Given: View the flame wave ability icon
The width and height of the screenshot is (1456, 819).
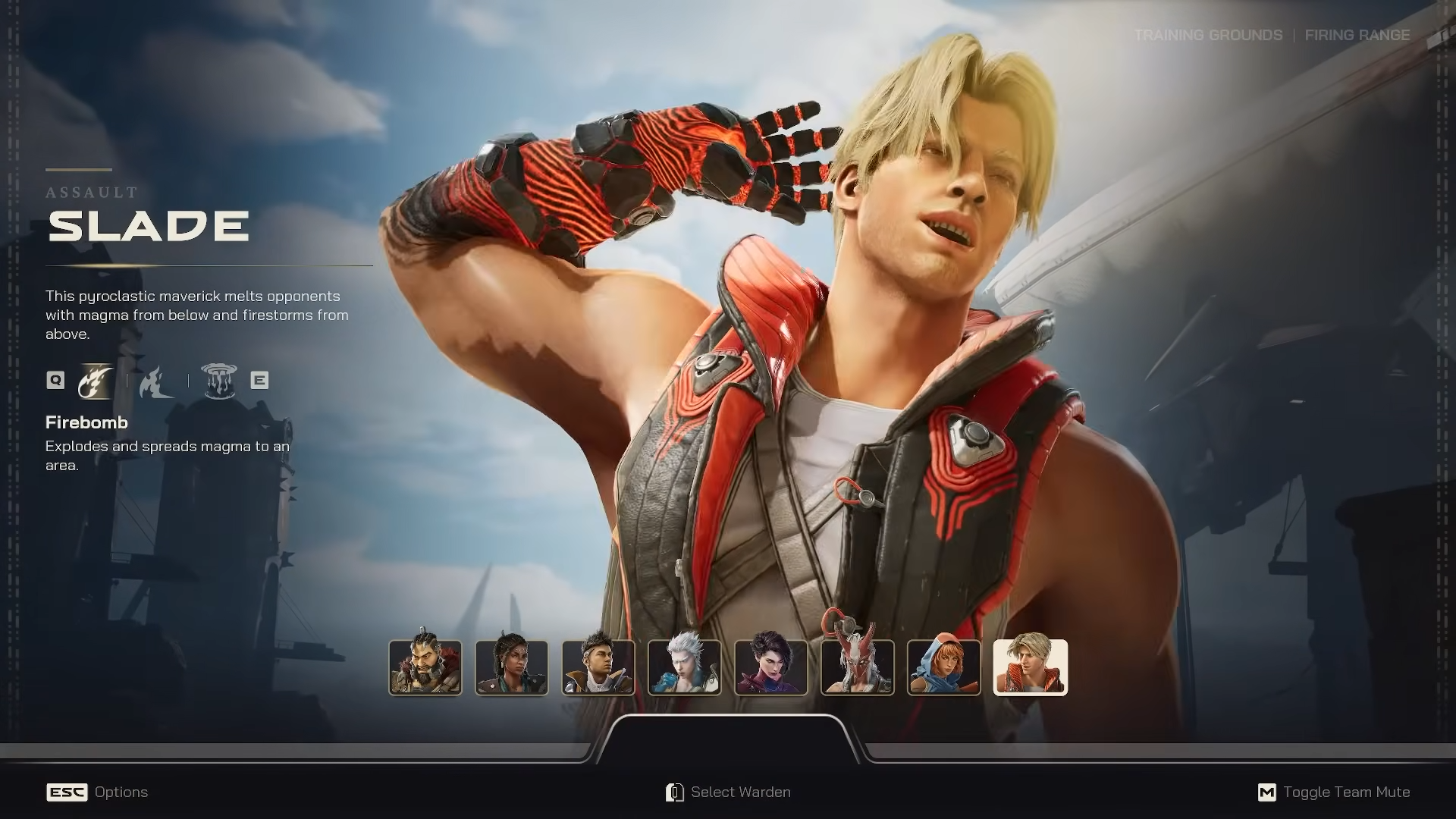Looking at the screenshot, I should 156,381.
